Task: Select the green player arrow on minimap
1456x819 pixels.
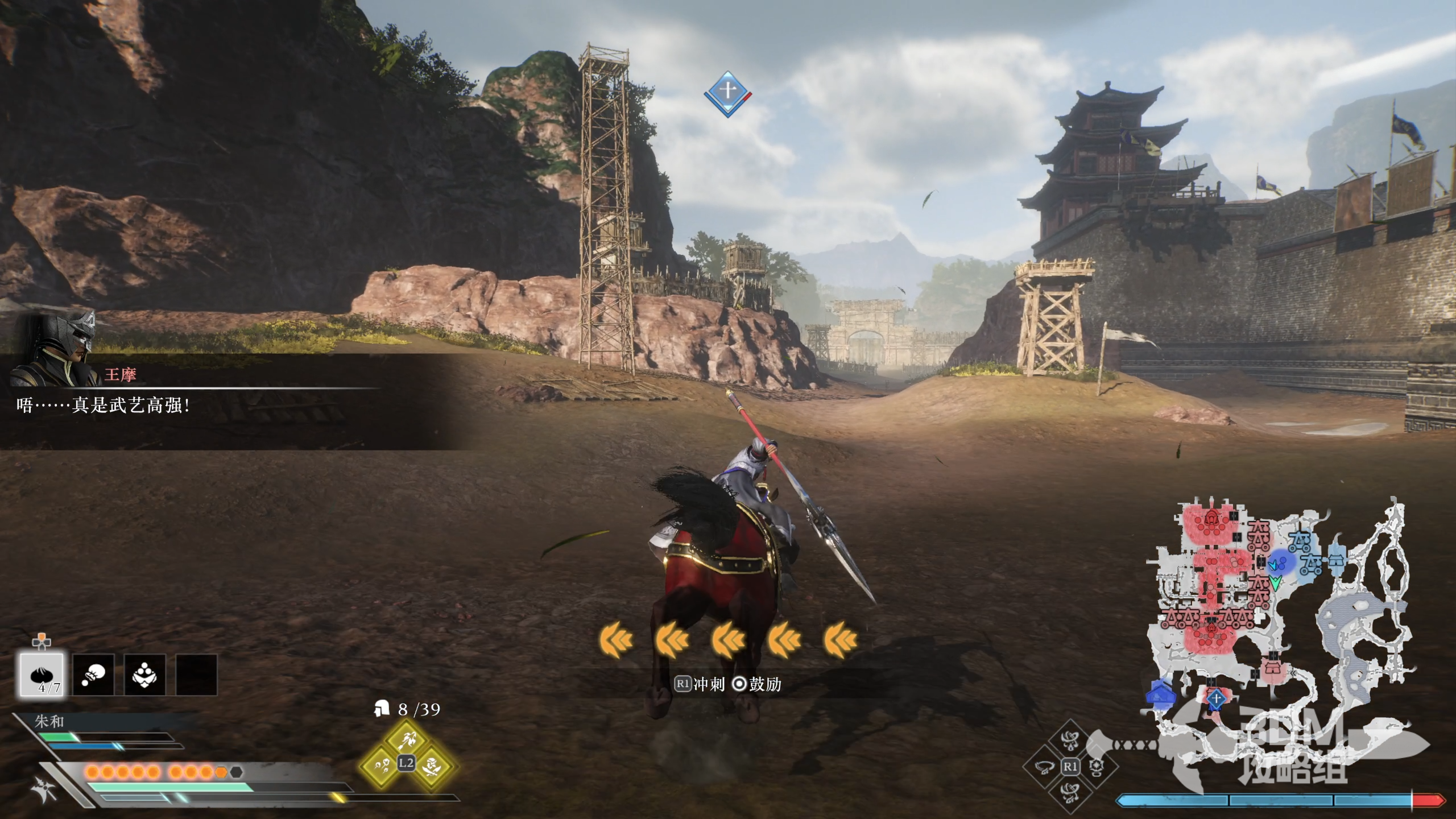Action: (x=1275, y=583)
